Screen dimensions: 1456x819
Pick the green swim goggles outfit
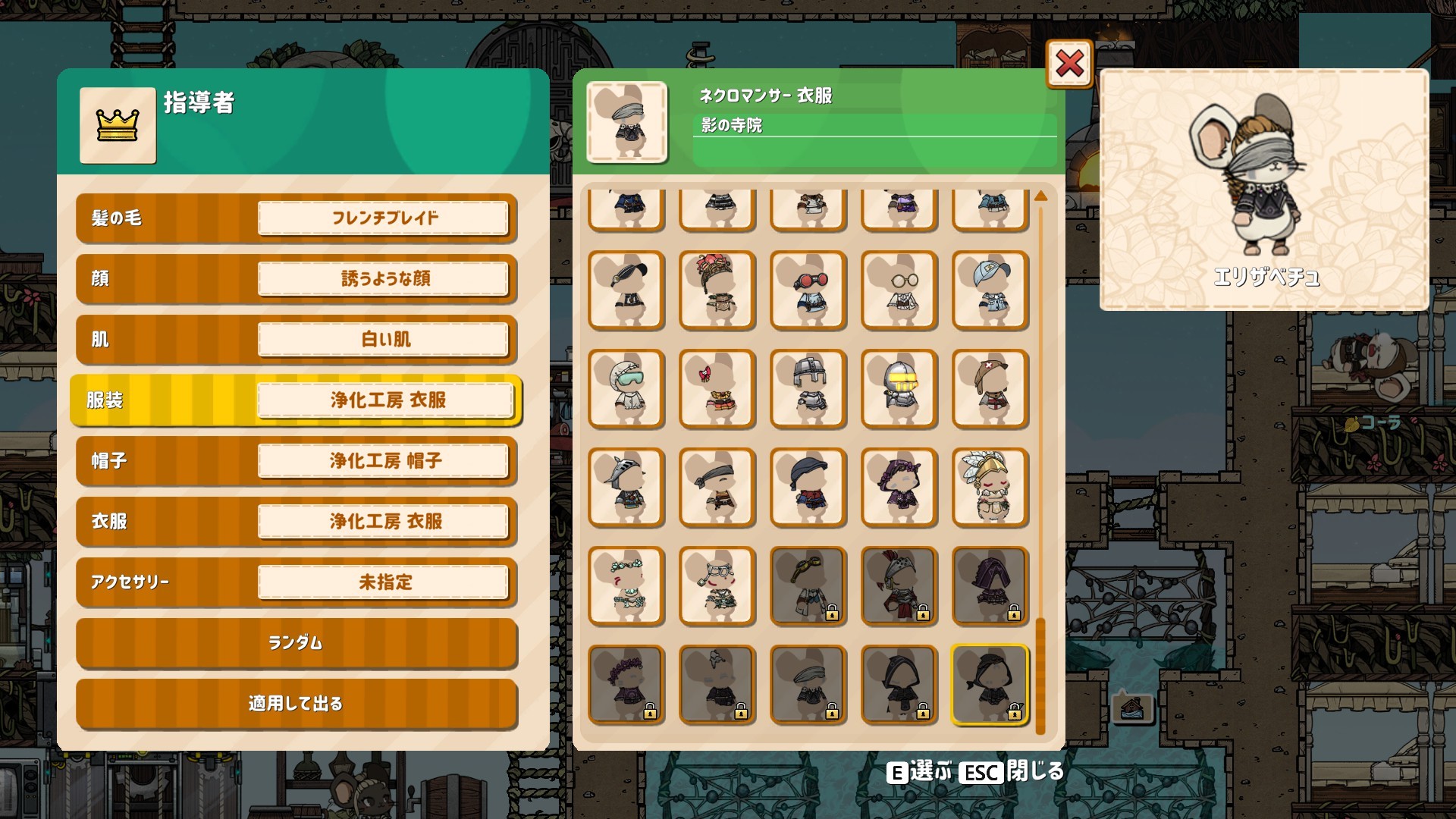[626, 389]
